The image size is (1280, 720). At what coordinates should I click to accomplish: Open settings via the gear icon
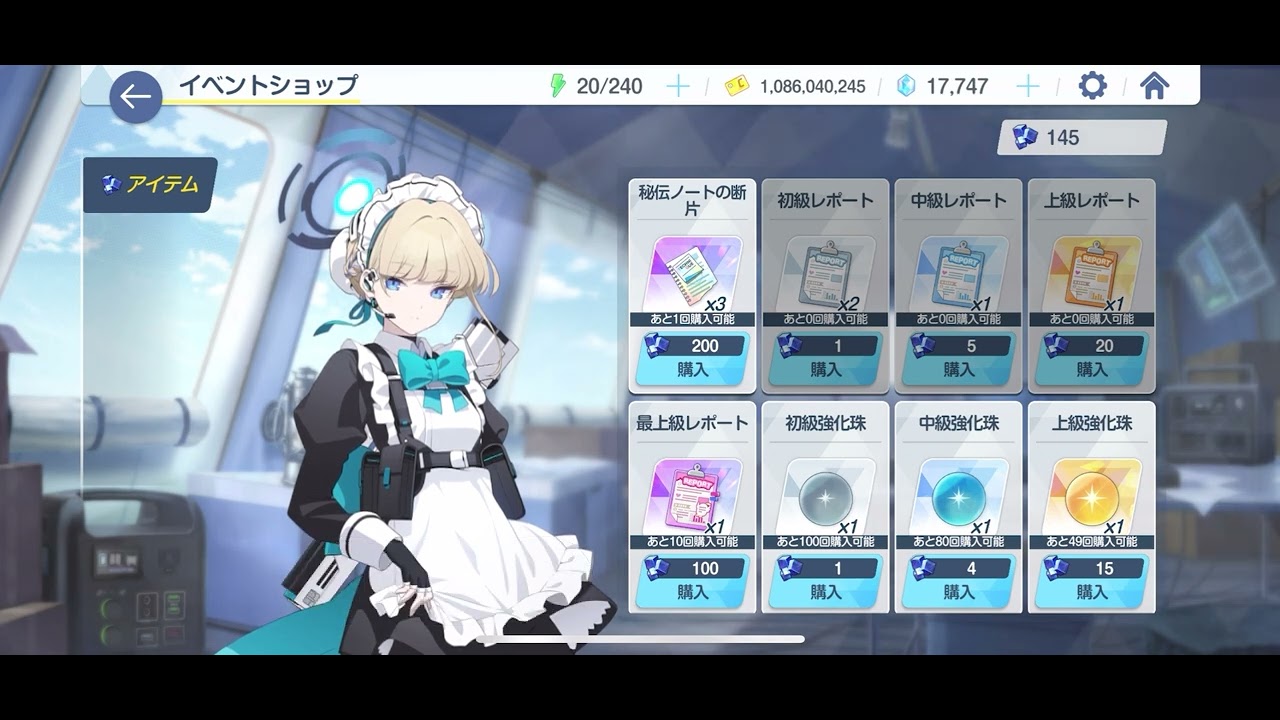pyautogui.click(x=1093, y=86)
